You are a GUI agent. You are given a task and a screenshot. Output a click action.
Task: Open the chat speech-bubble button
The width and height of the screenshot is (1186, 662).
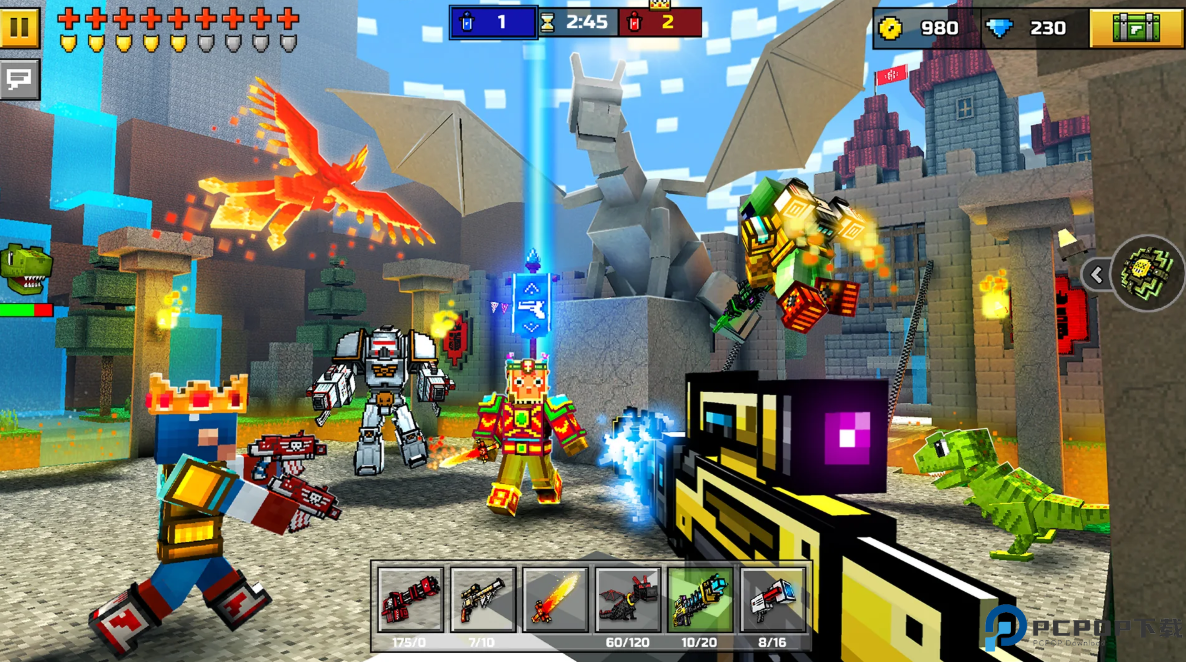click(x=20, y=80)
